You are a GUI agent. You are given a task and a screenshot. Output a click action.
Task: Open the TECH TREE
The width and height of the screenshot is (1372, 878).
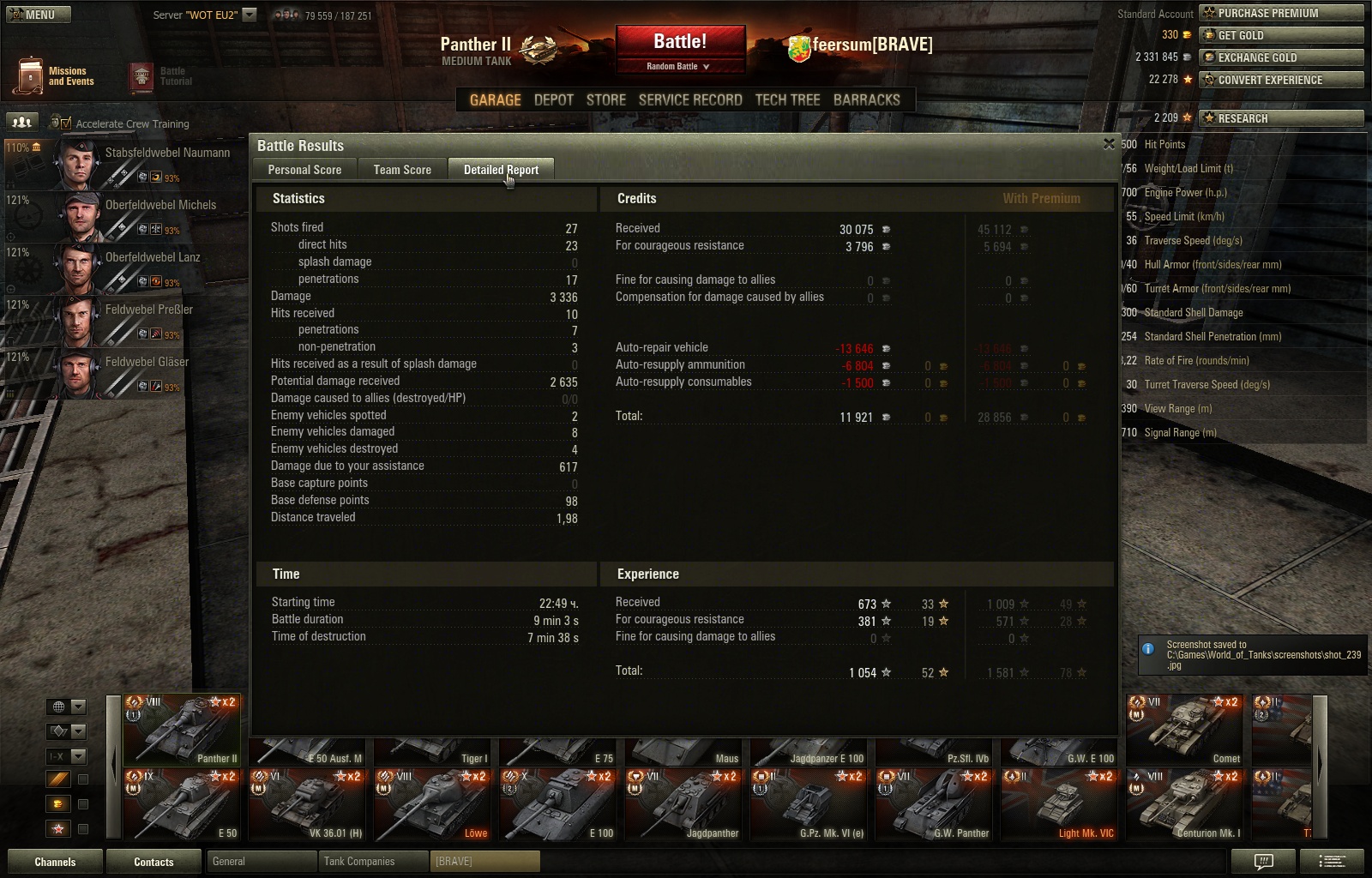click(x=787, y=99)
